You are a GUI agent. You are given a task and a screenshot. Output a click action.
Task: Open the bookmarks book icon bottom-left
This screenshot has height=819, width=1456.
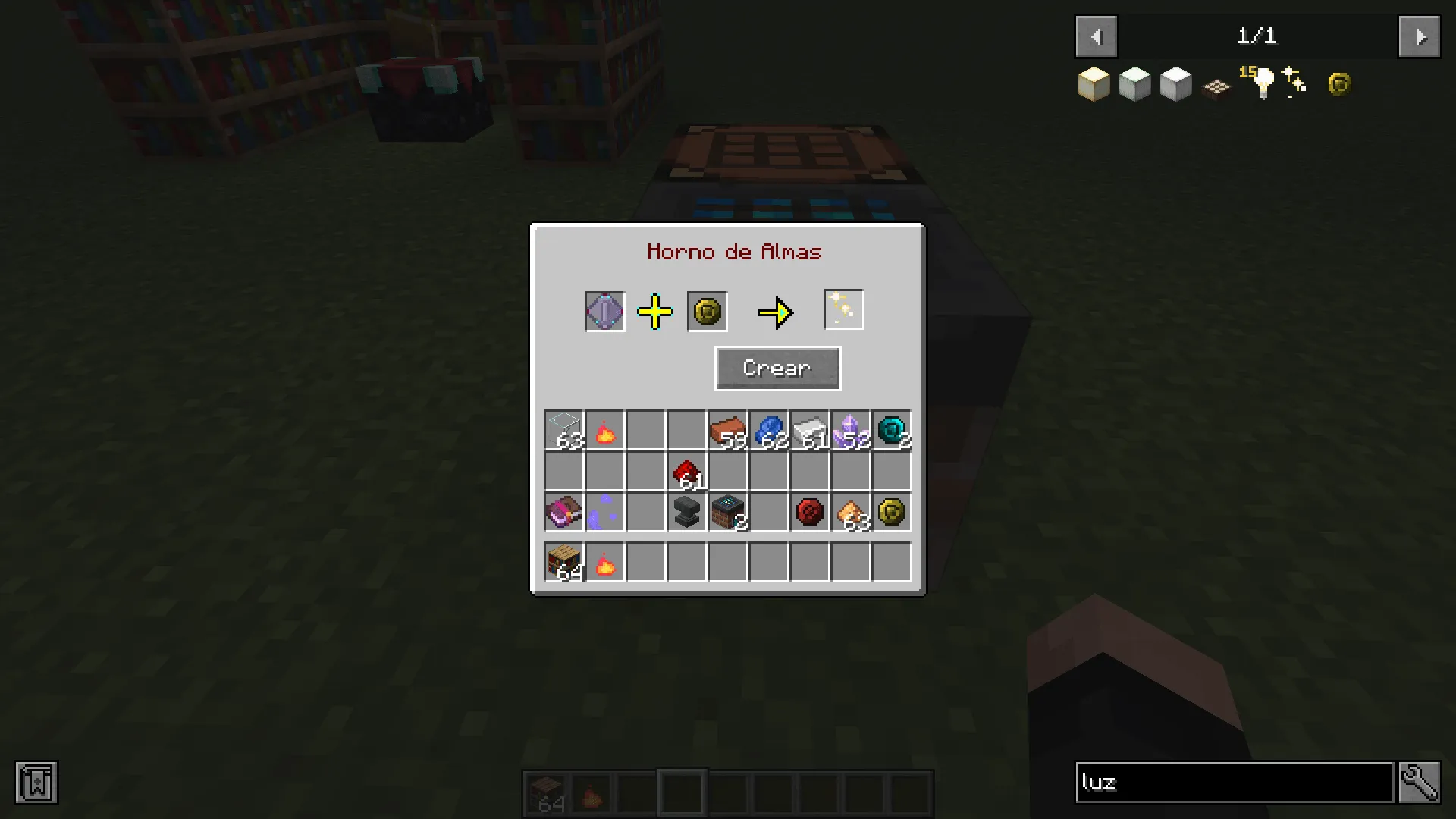click(x=36, y=783)
